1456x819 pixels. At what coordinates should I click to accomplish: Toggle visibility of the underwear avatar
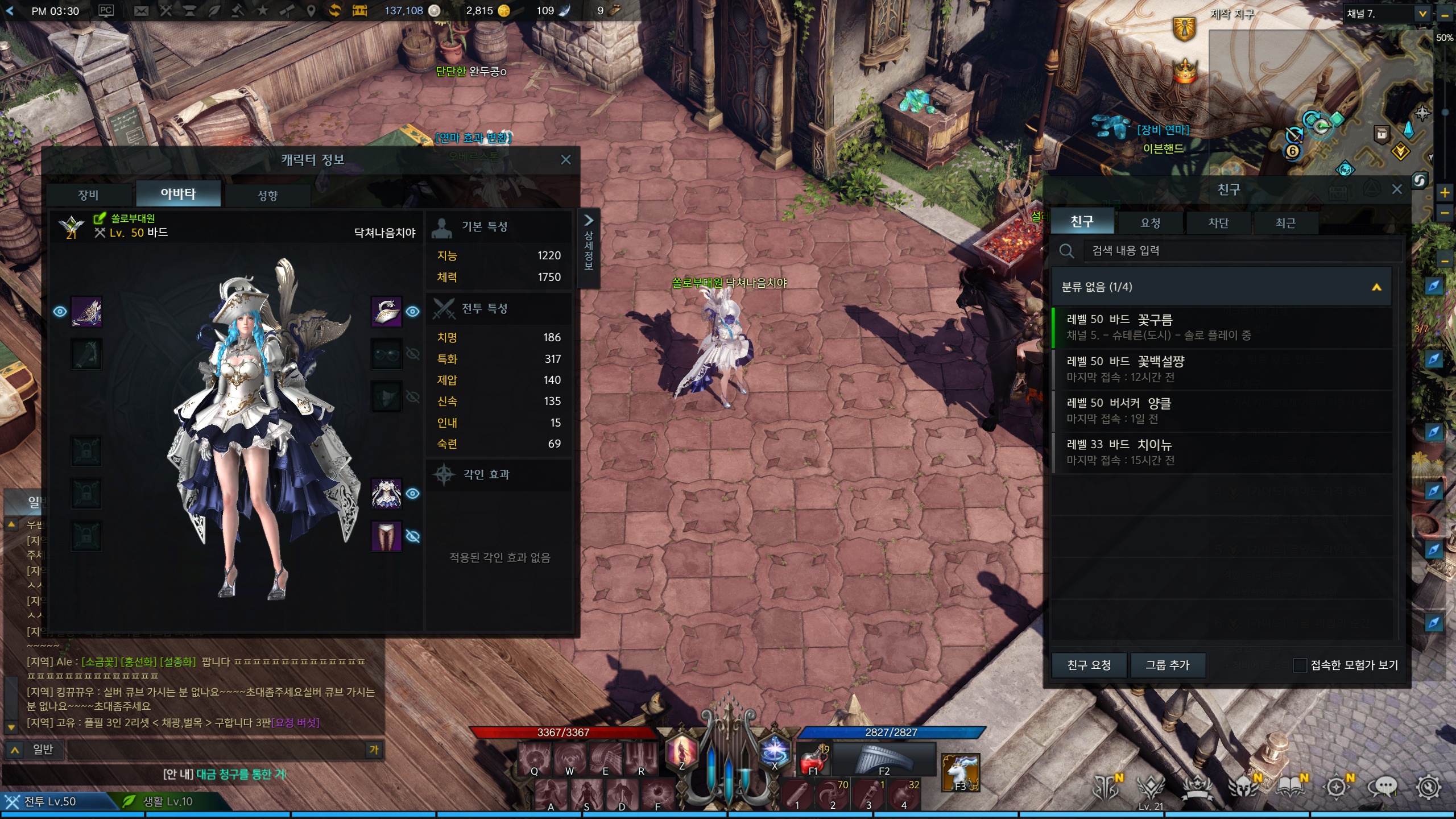pyautogui.click(x=413, y=536)
